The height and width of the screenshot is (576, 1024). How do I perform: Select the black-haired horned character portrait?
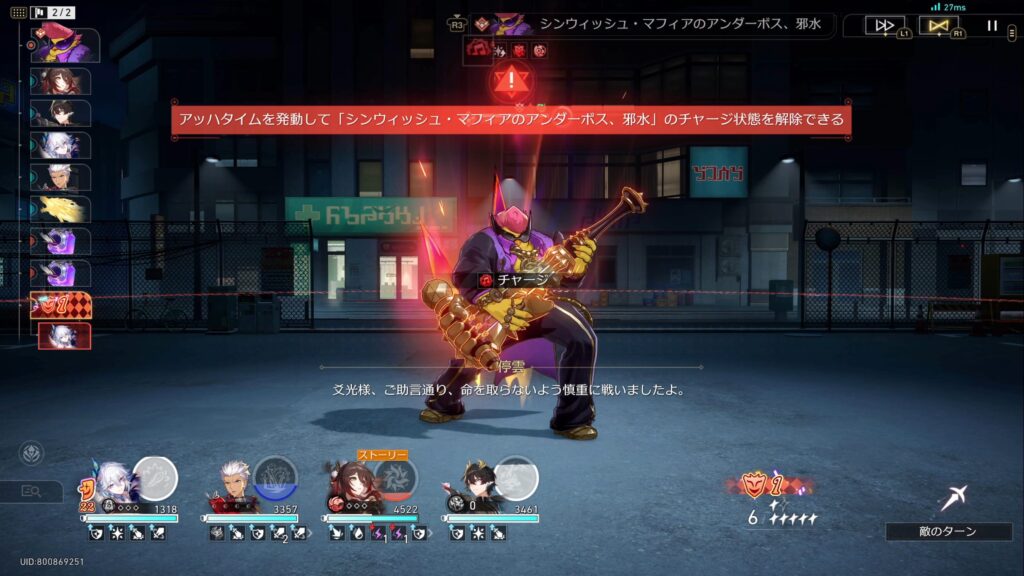(x=474, y=483)
